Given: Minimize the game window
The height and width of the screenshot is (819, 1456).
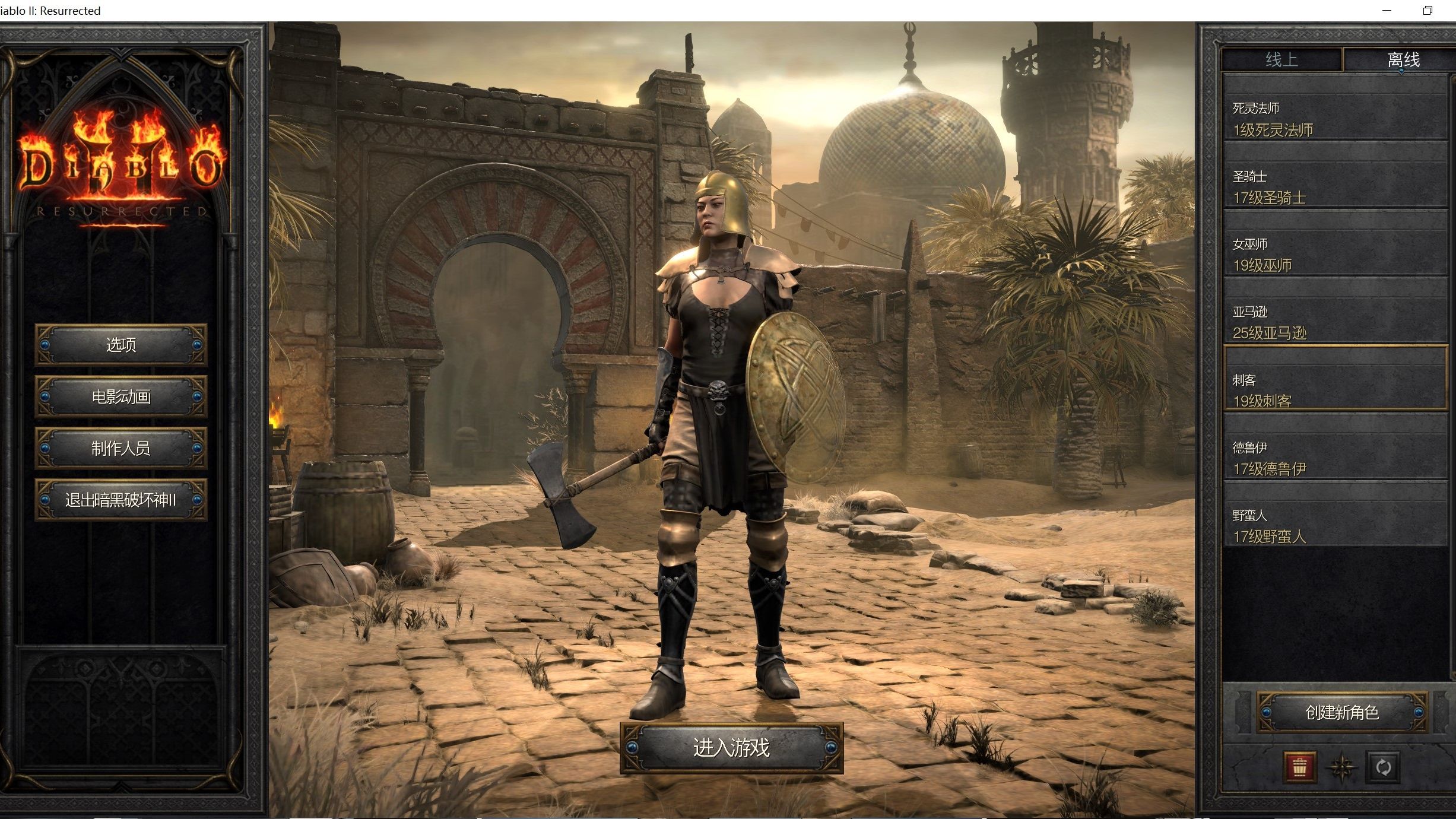Looking at the screenshot, I should (1387, 11).
